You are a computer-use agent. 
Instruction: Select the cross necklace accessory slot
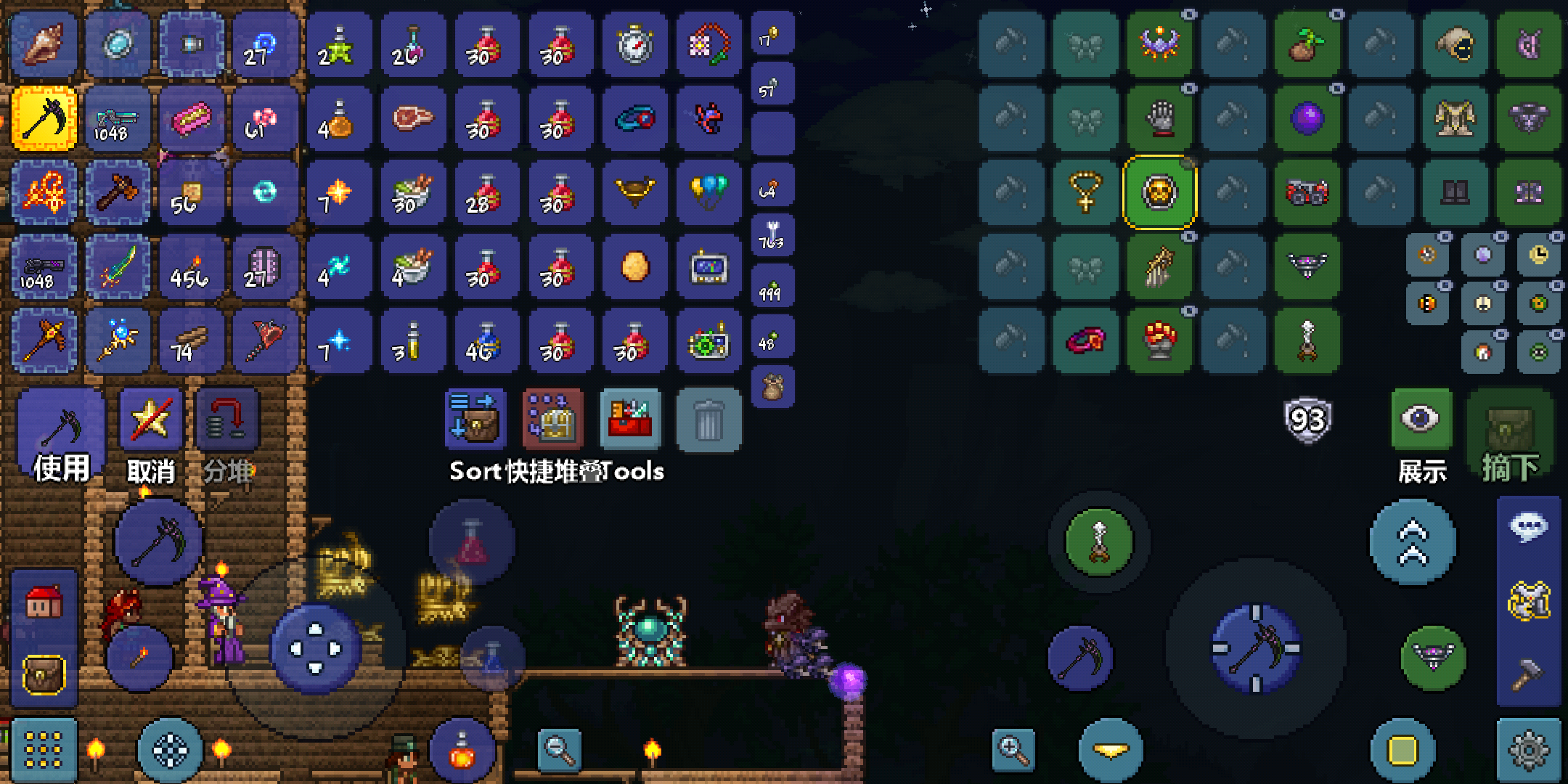pos(1085,192)
